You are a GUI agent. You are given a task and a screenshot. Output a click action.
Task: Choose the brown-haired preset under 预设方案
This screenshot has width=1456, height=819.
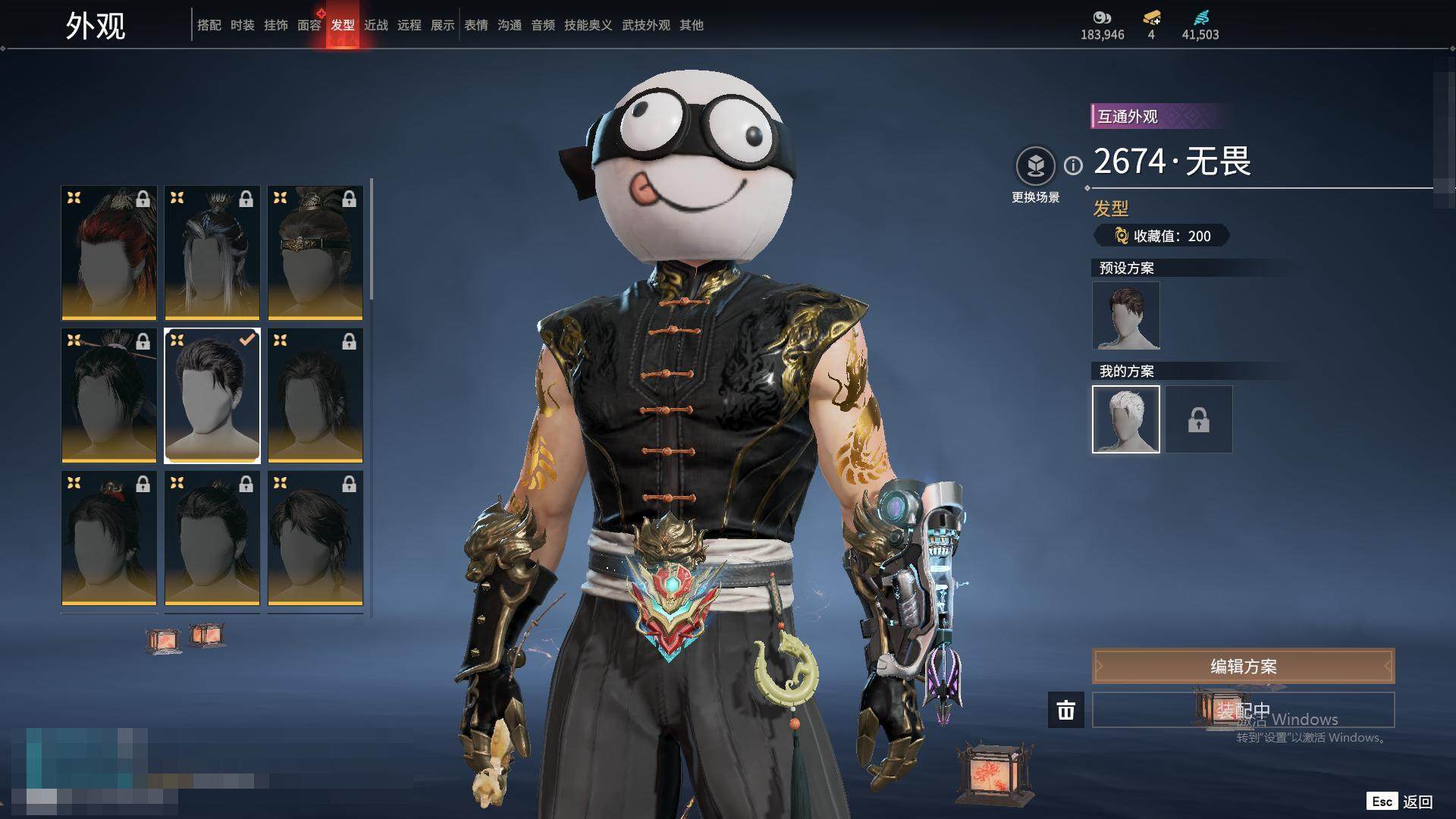[1125, 315]
